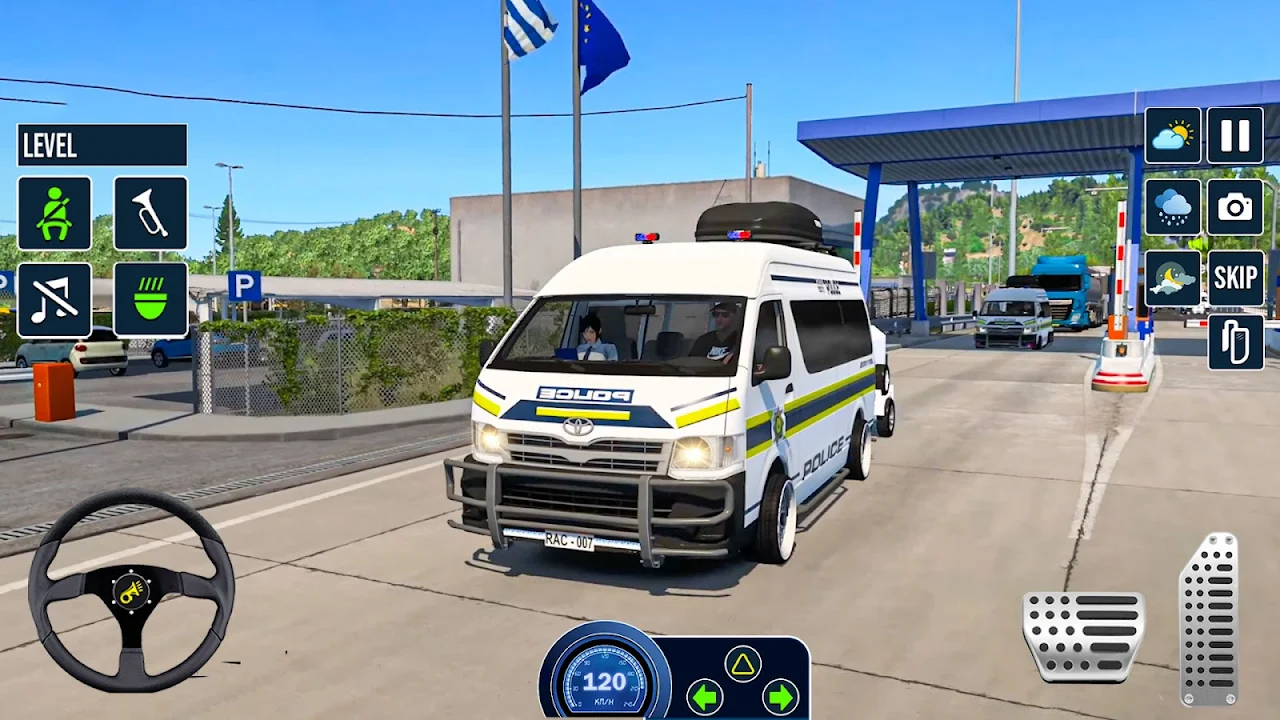Change the camera view

tap(1235, 207)
